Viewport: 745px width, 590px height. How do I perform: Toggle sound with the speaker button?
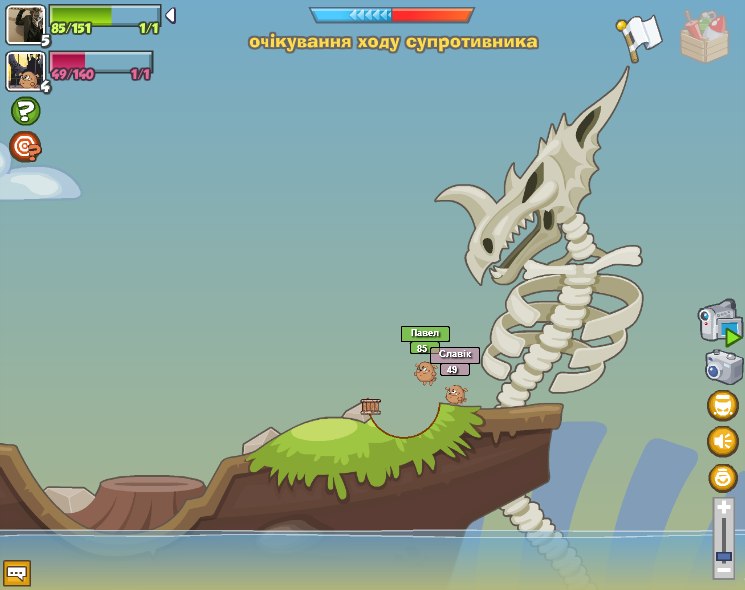[x=723, y=441]
